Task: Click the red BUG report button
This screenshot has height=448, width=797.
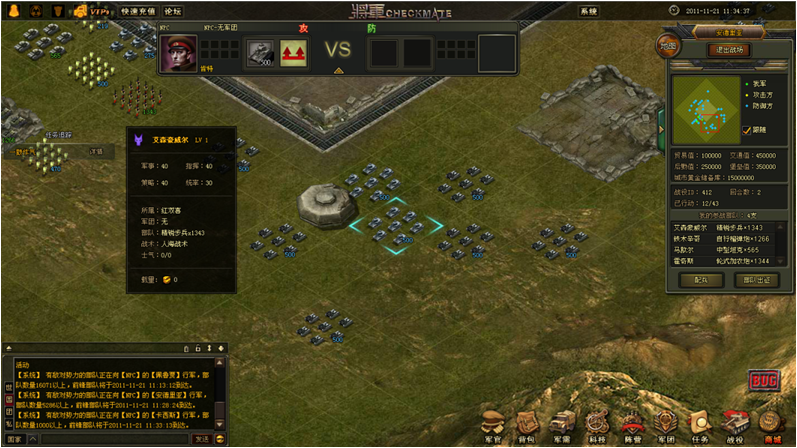Action: tap(763, 381)
